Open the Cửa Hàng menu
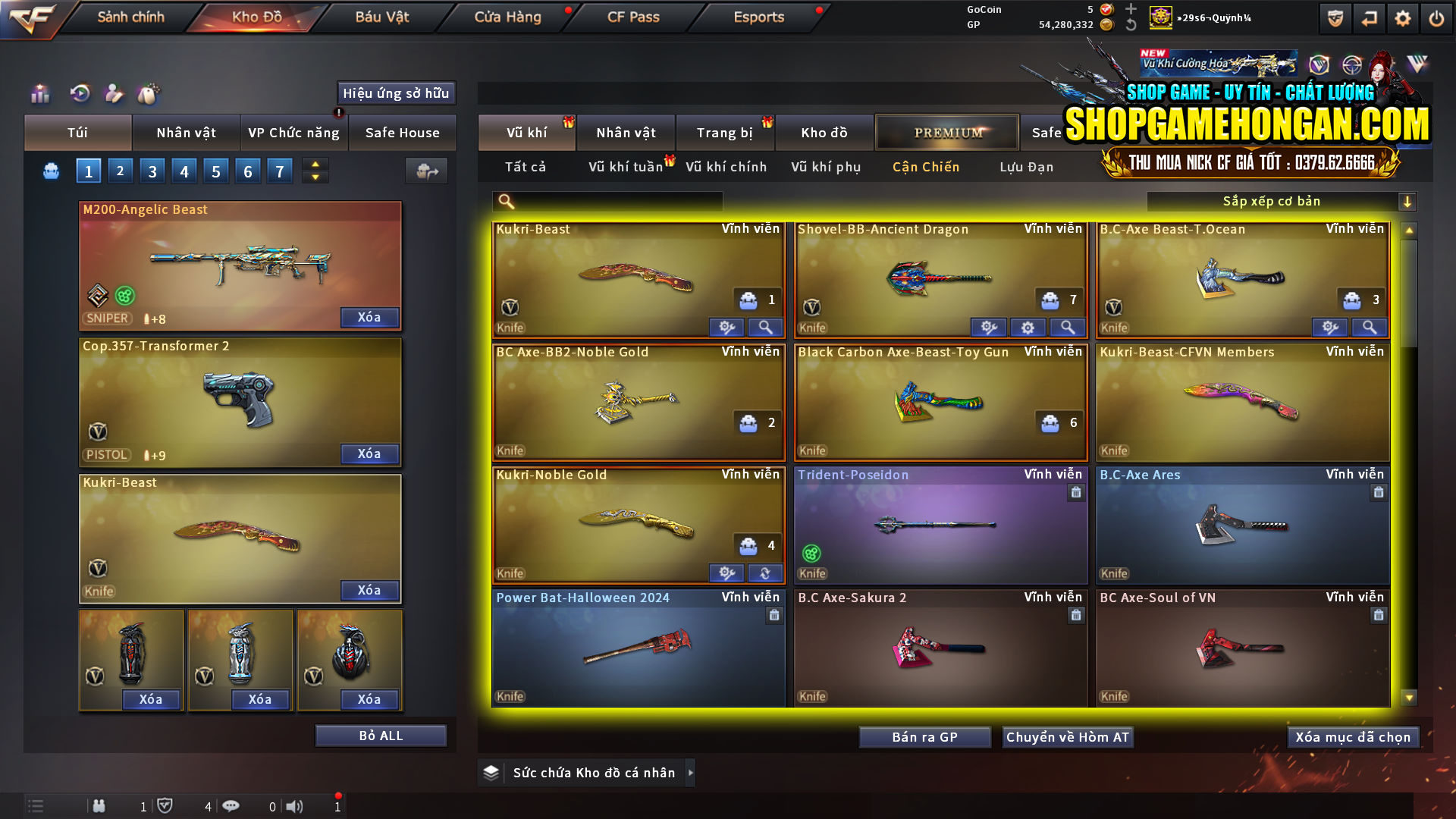 pos(507,17)
